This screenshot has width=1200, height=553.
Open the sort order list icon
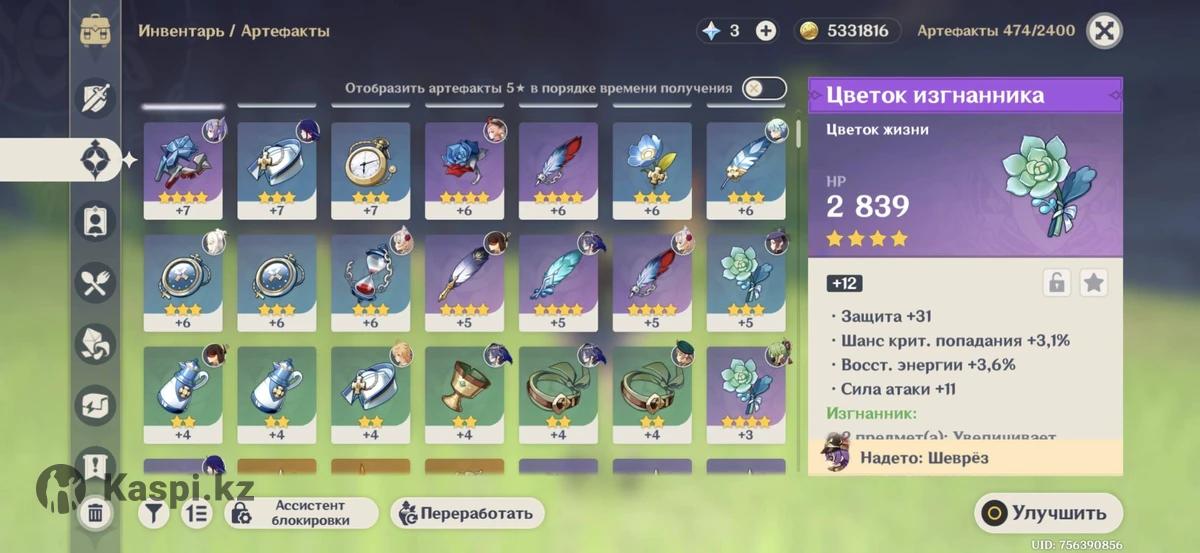pyautogui.click(x=197, y=514)
